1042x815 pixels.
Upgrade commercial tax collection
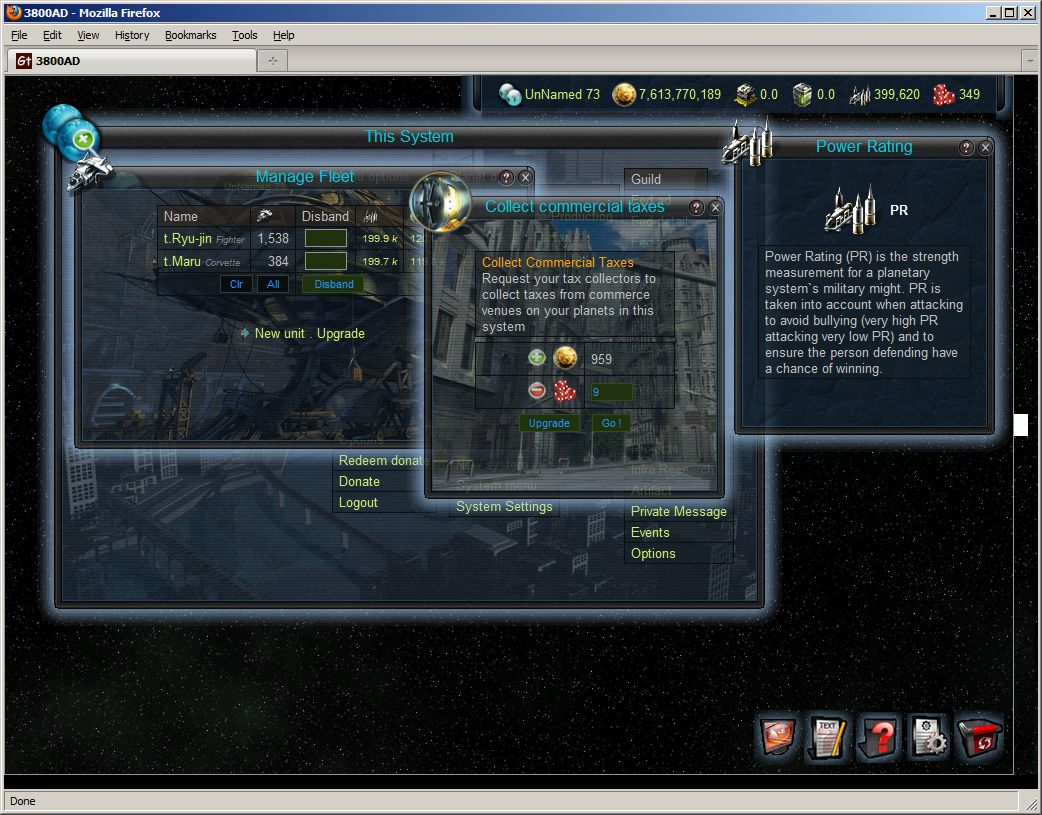point(549,423)
